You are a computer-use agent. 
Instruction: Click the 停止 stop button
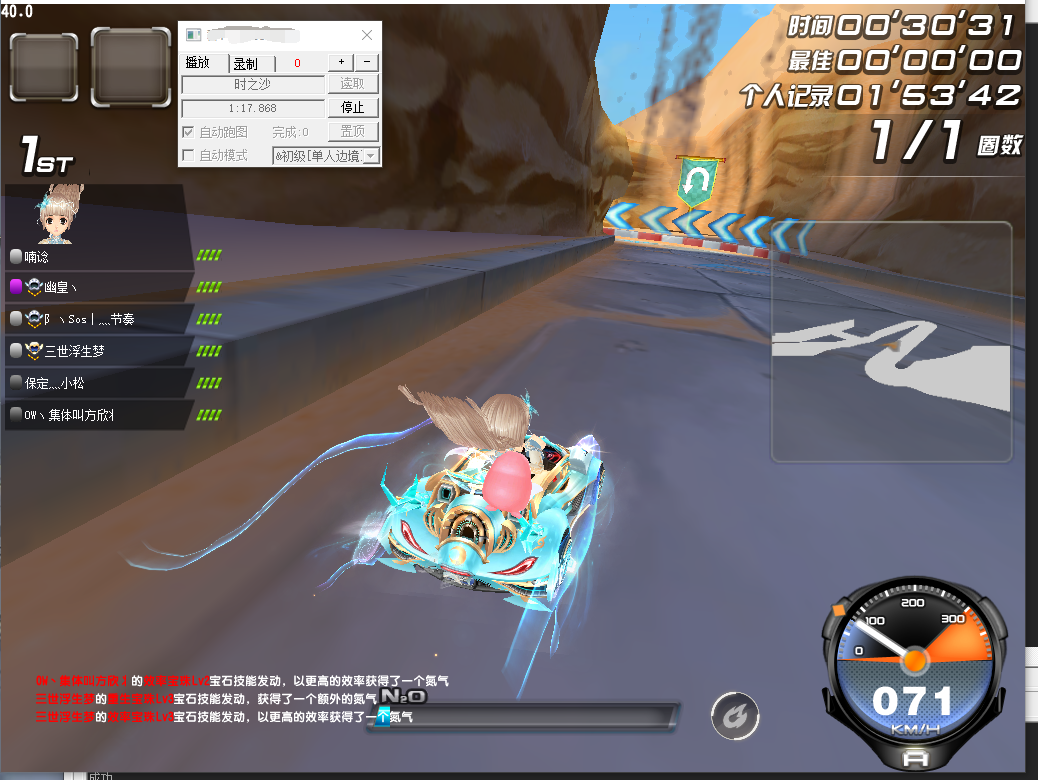click(353, 108)
